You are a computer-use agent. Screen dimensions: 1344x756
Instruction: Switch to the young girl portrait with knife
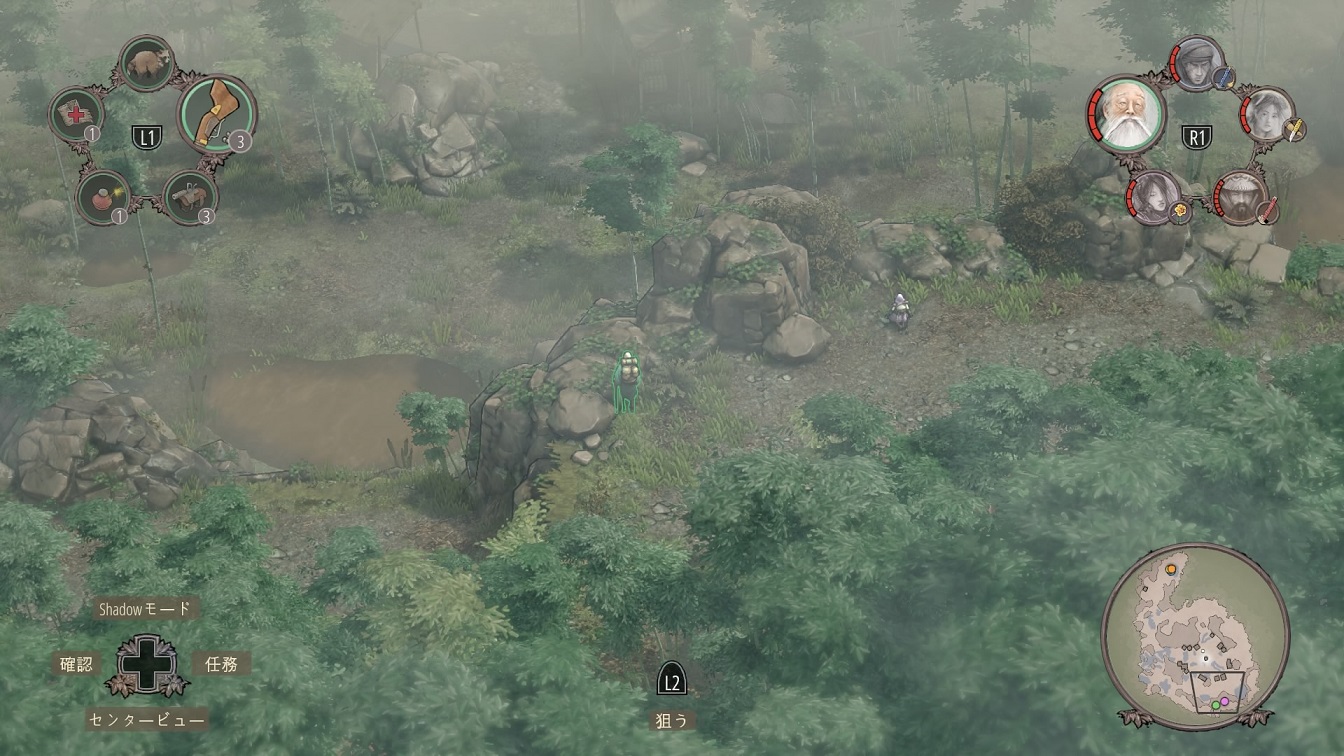point(1267,113)
